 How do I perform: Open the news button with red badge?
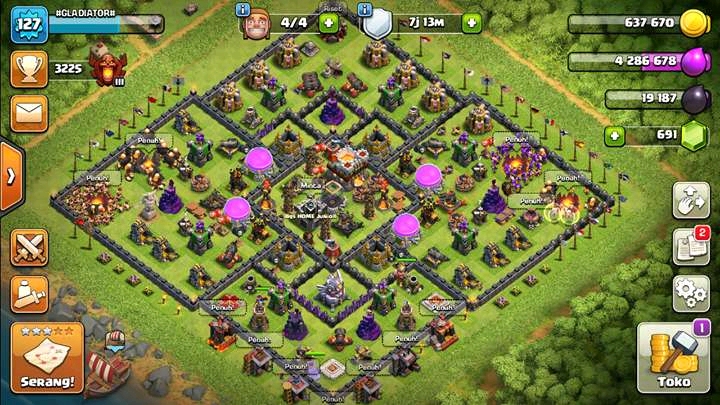[691, 246]
